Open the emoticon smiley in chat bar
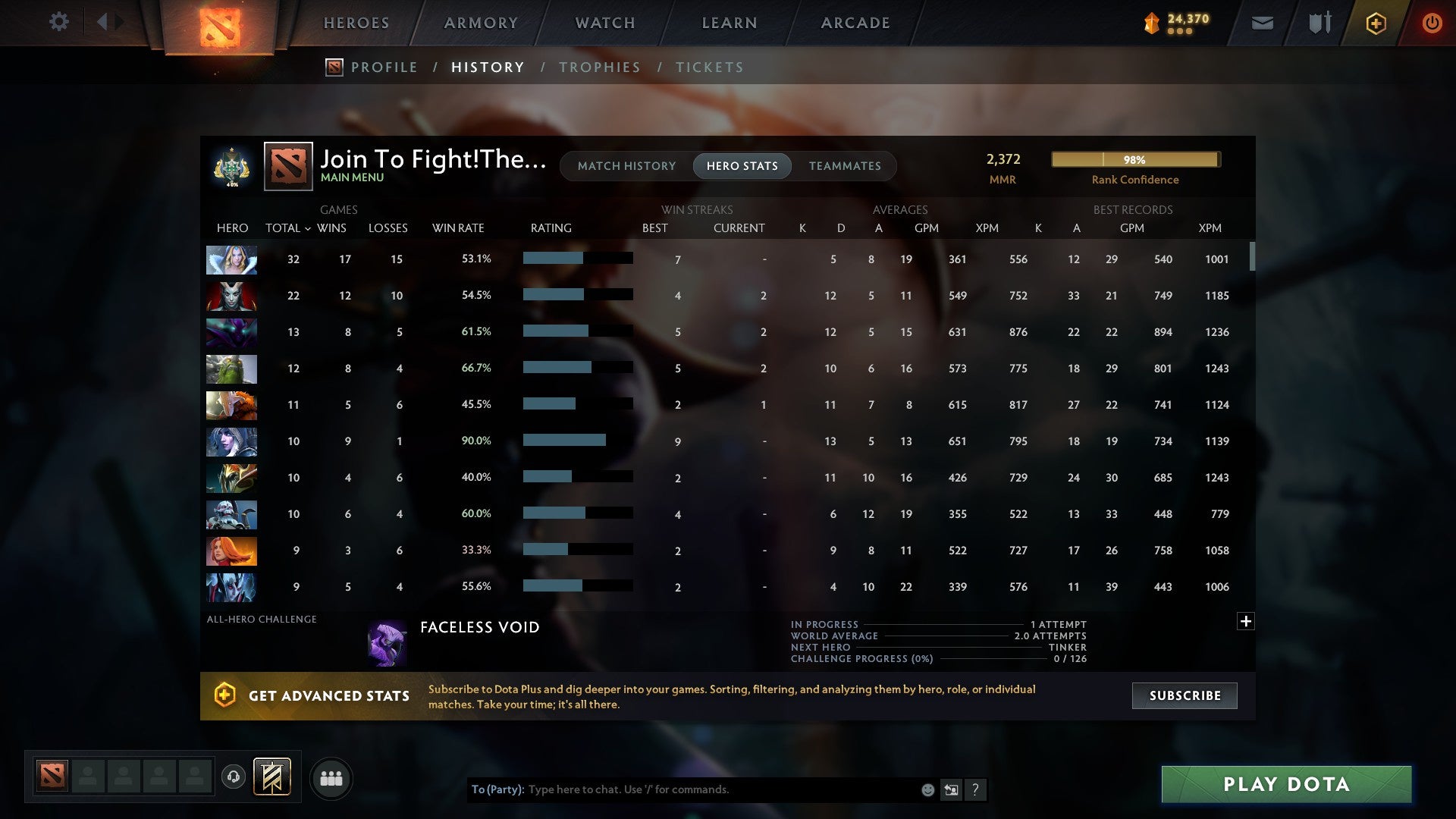 927,789
